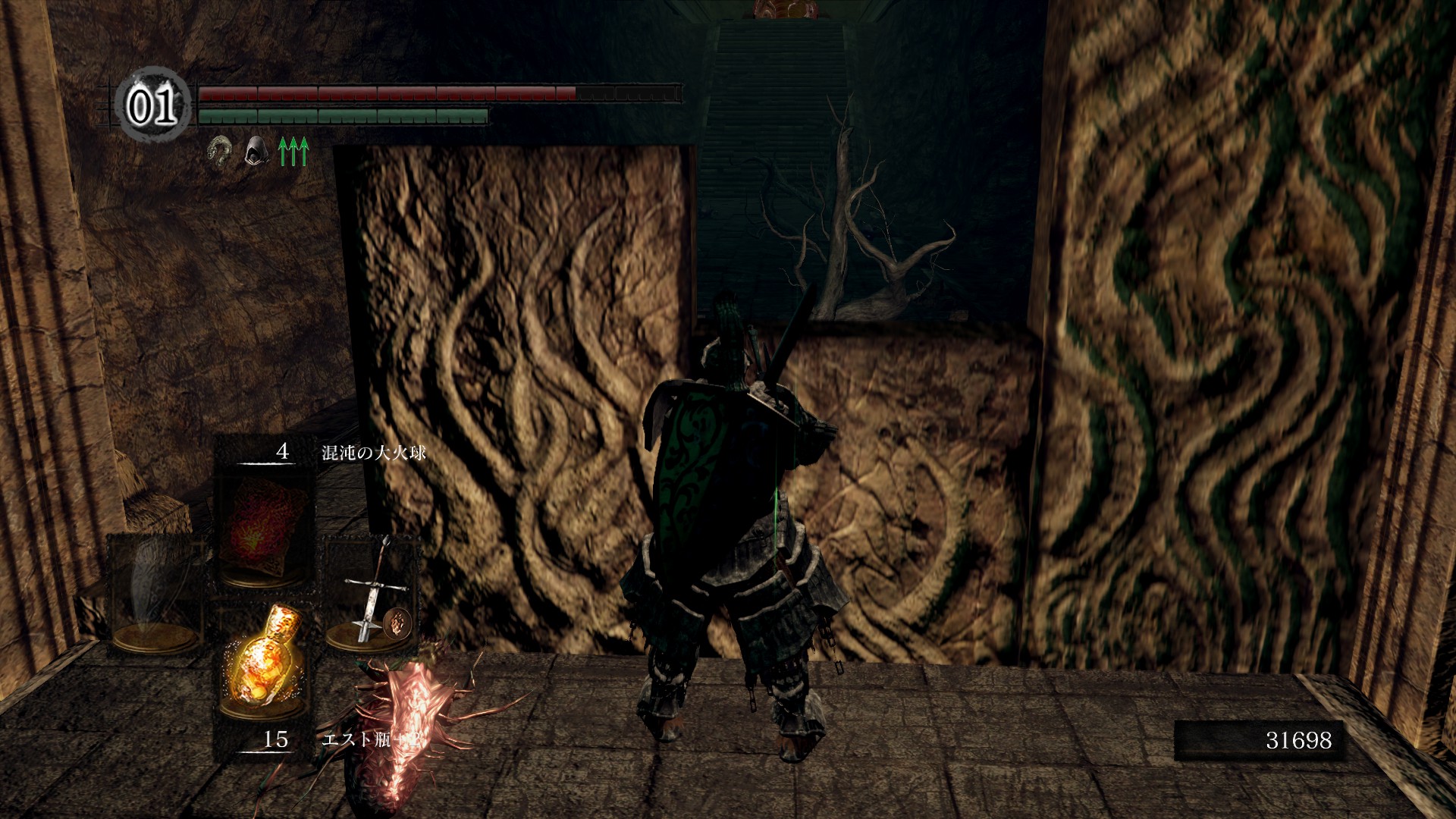The image size is (1456, 819).
Task: Click the spell uses counter showing 4
Action: pyautogui.click(x=281, y=453)
